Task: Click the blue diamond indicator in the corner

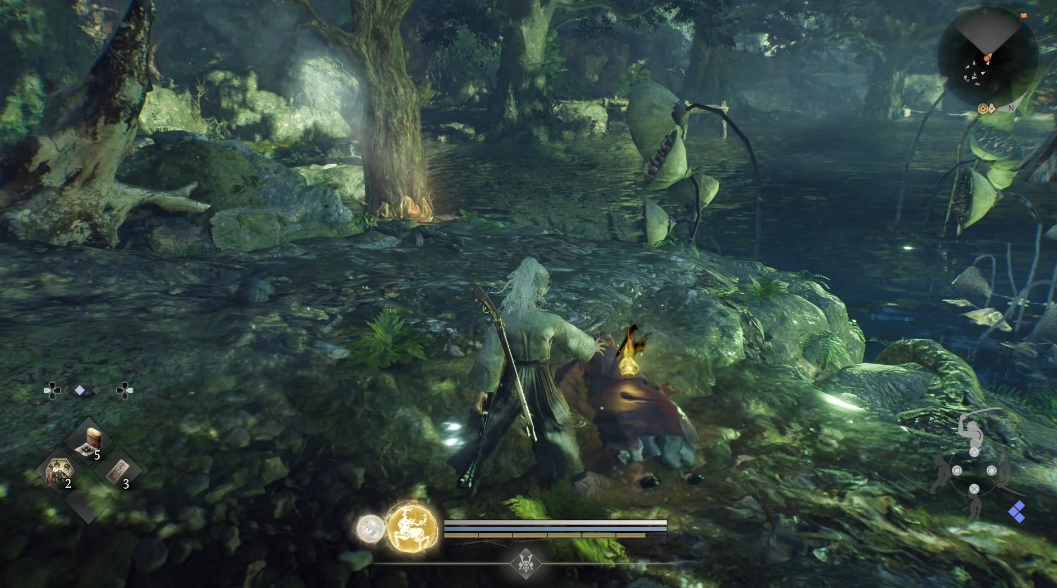Action: pyautogui.click(x=1017, y=512)
